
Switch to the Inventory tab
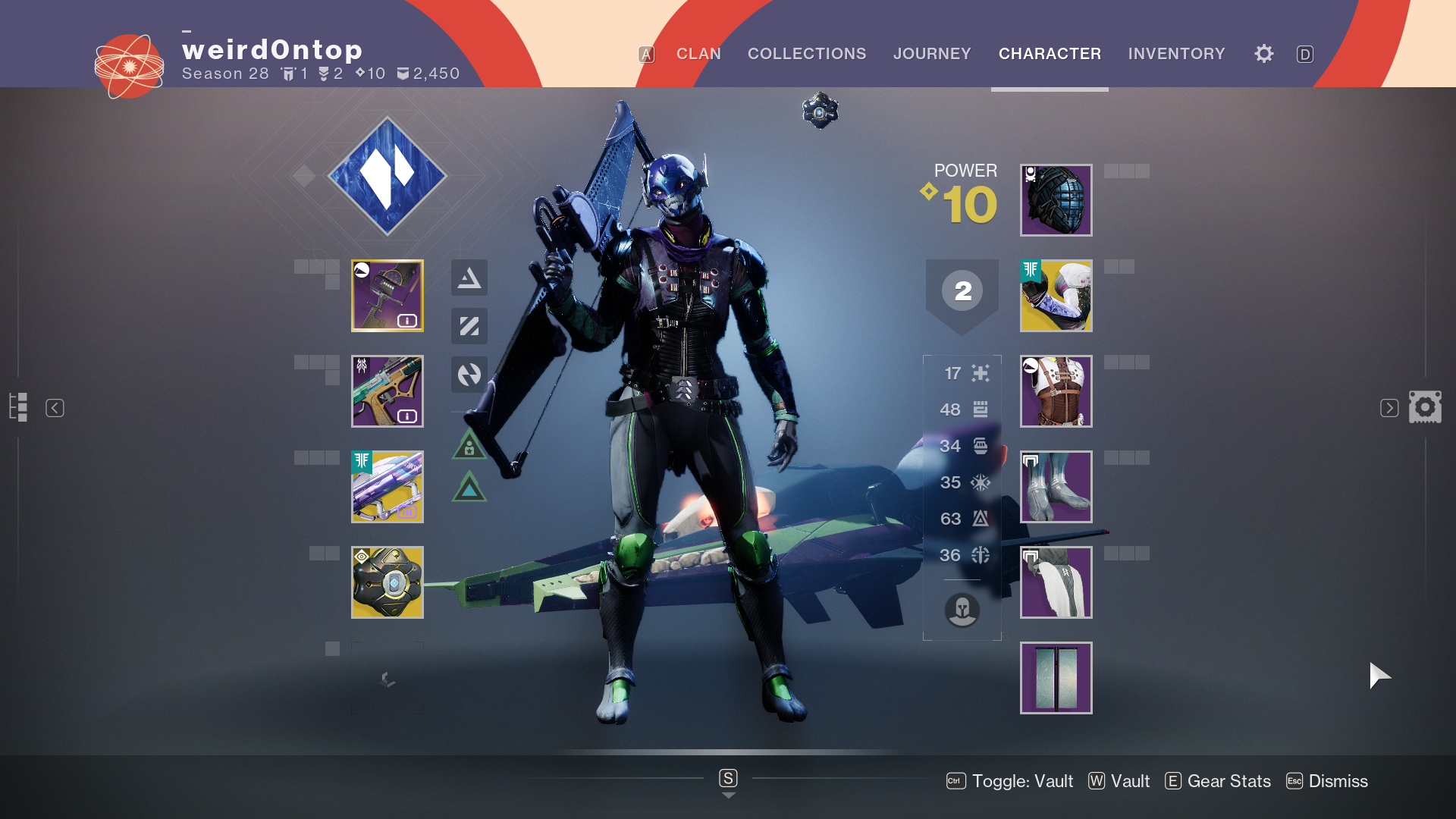click(1176, 54)
